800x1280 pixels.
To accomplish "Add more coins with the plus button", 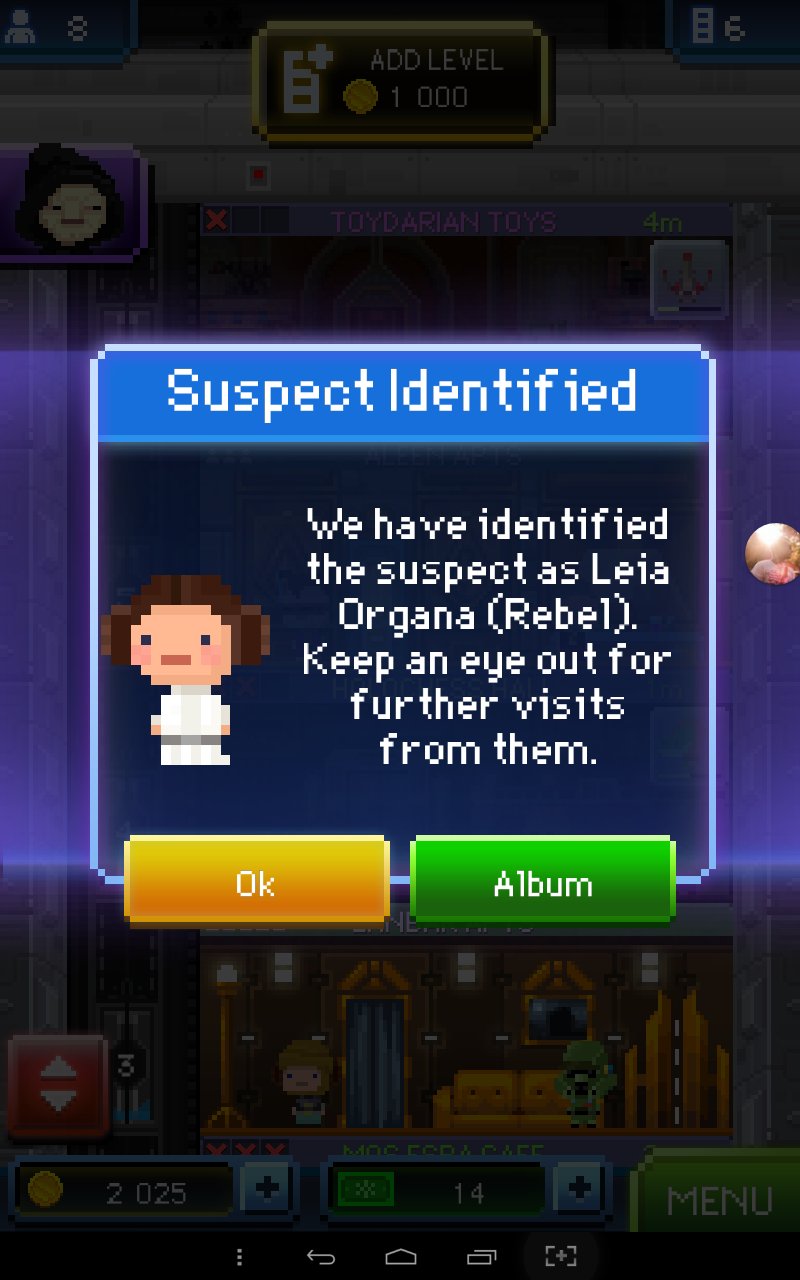I will [x=267, y=1190].
